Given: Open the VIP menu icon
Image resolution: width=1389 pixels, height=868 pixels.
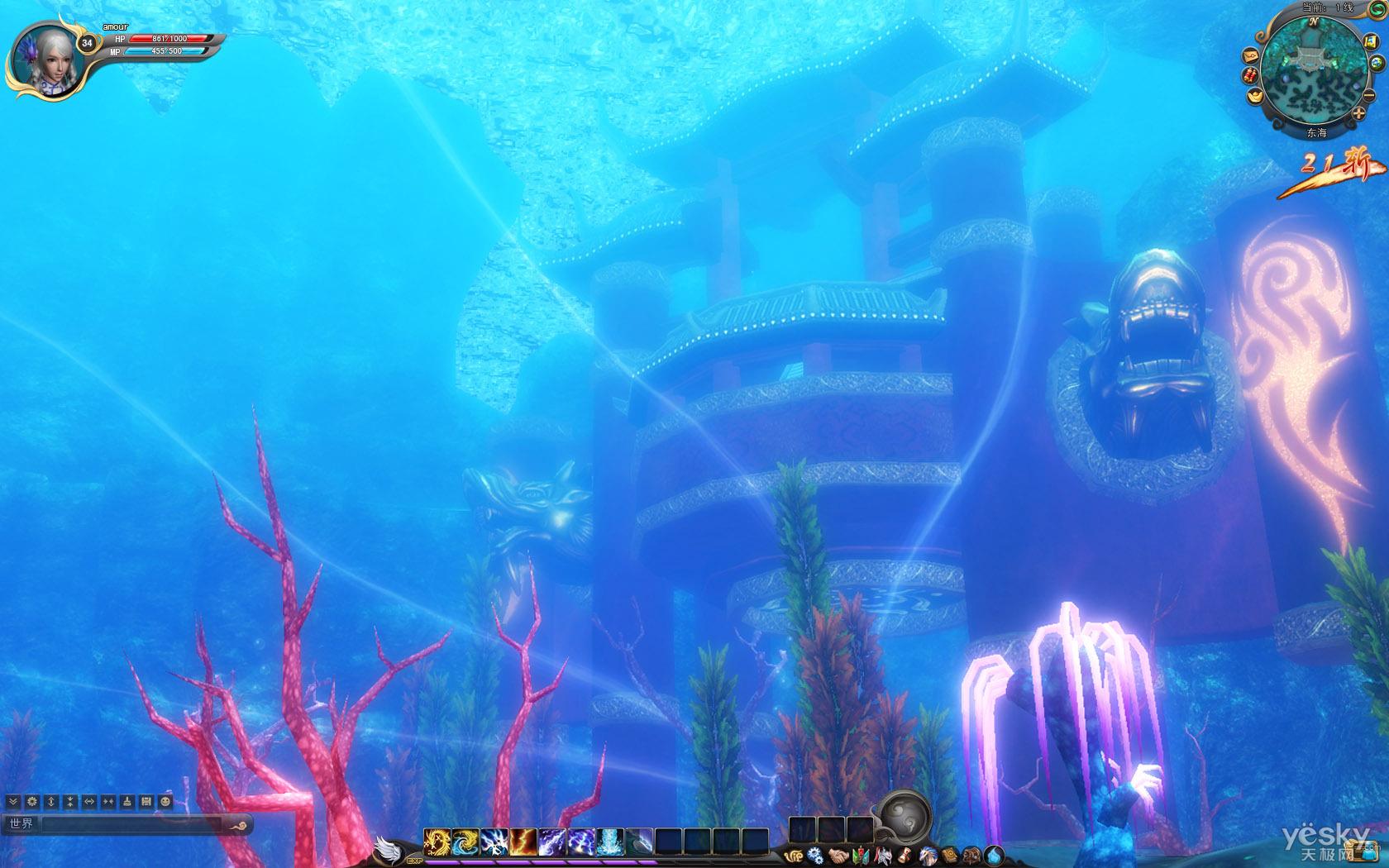Looking at the screenshot, I should [794, 856].
